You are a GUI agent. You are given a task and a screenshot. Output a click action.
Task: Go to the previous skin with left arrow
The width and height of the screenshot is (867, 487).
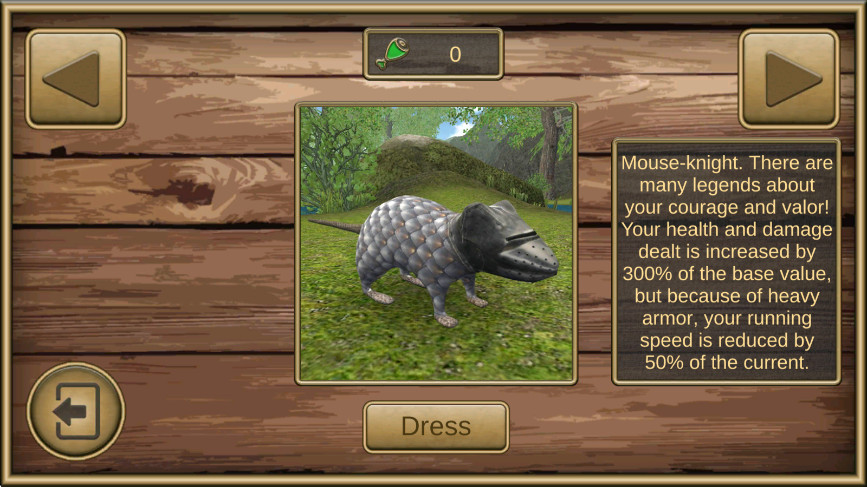[x=75, y=79]
